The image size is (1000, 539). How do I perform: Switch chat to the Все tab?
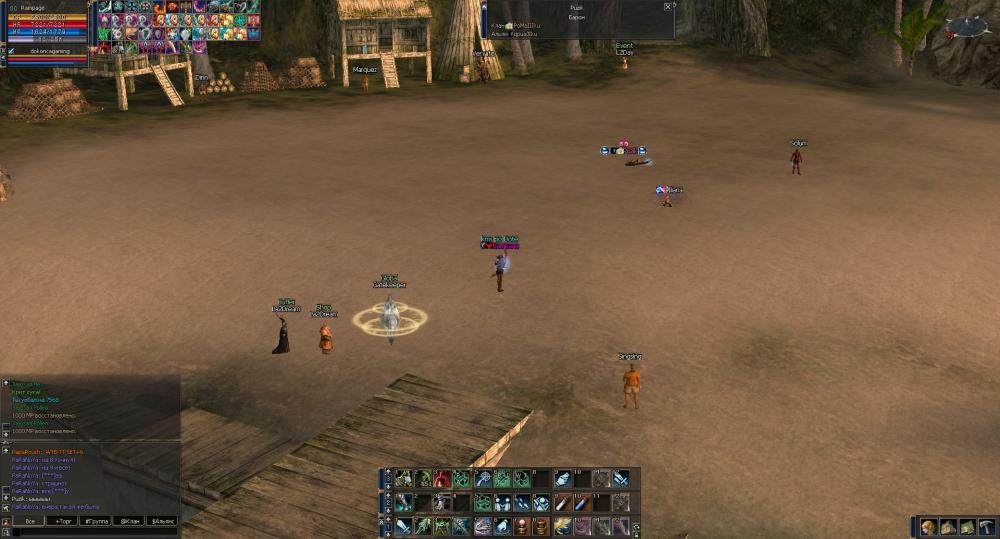[30, 521]
